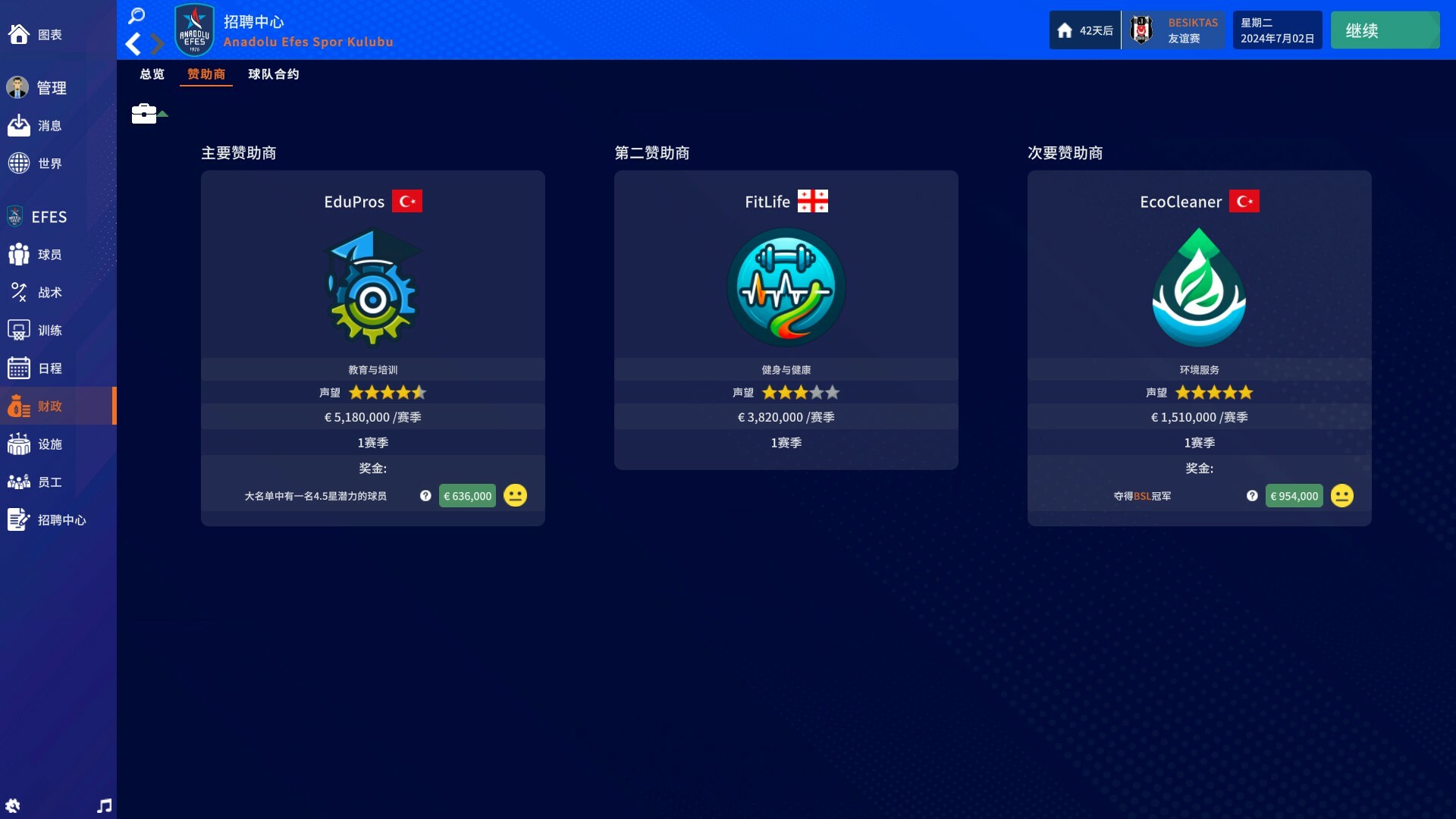Open the 球队合约 tab
This screenshot has height=819, width=1456.
click(275, 74)
